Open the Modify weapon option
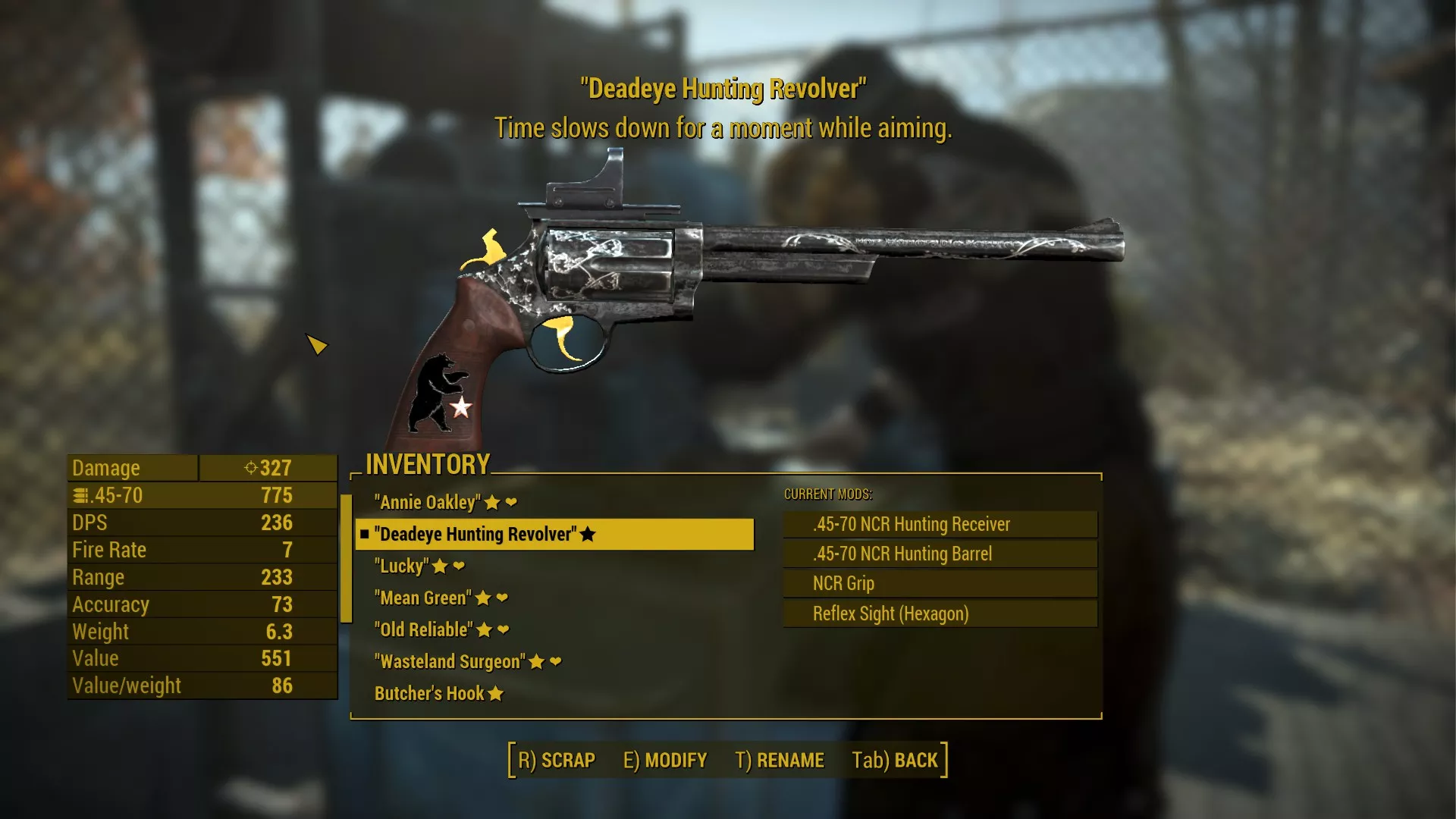Viewport: 1456px width, 819px height. 665,760
